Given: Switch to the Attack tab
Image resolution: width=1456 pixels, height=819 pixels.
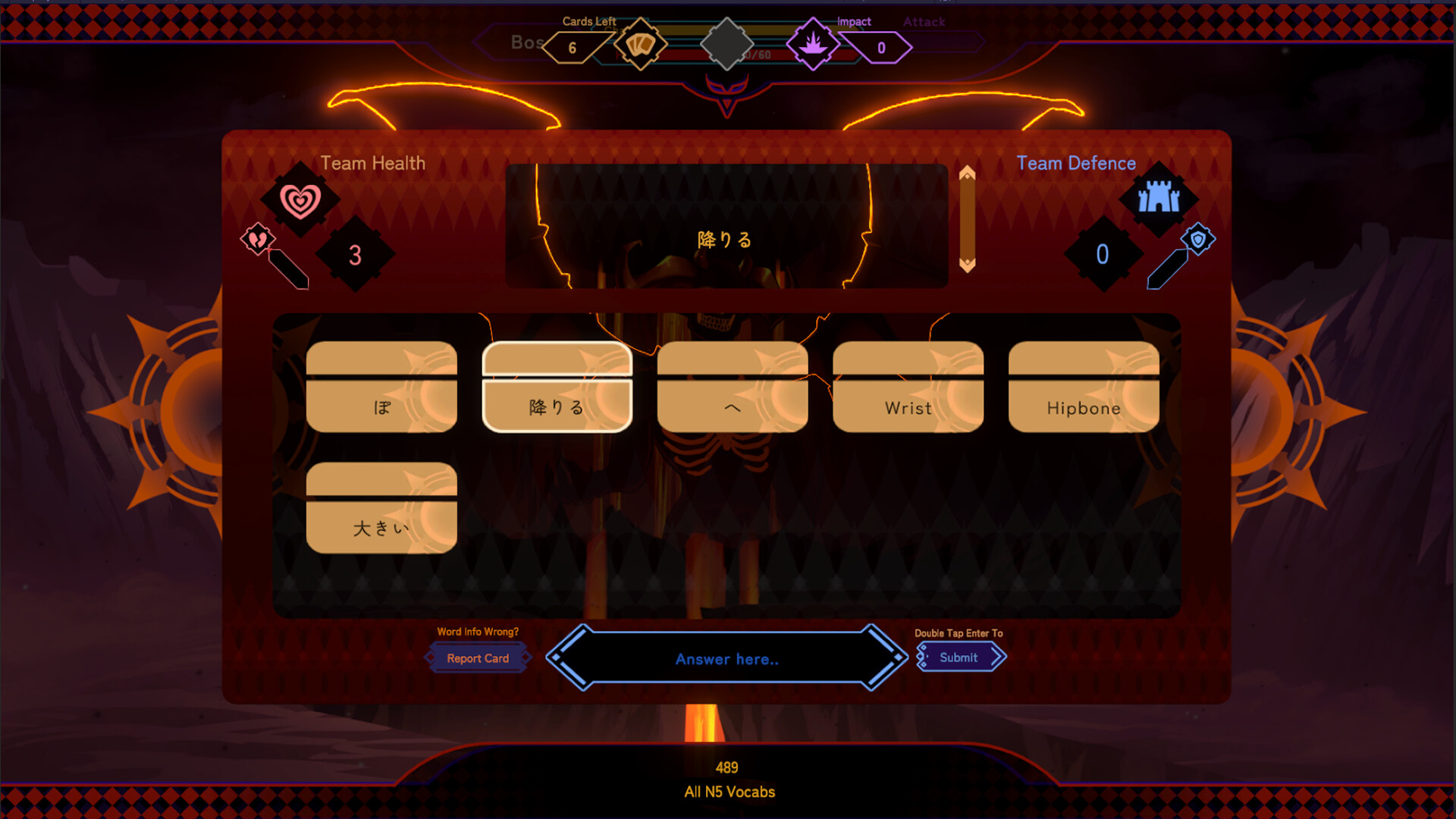Looking at the screenshot, I should pos(924,22).
